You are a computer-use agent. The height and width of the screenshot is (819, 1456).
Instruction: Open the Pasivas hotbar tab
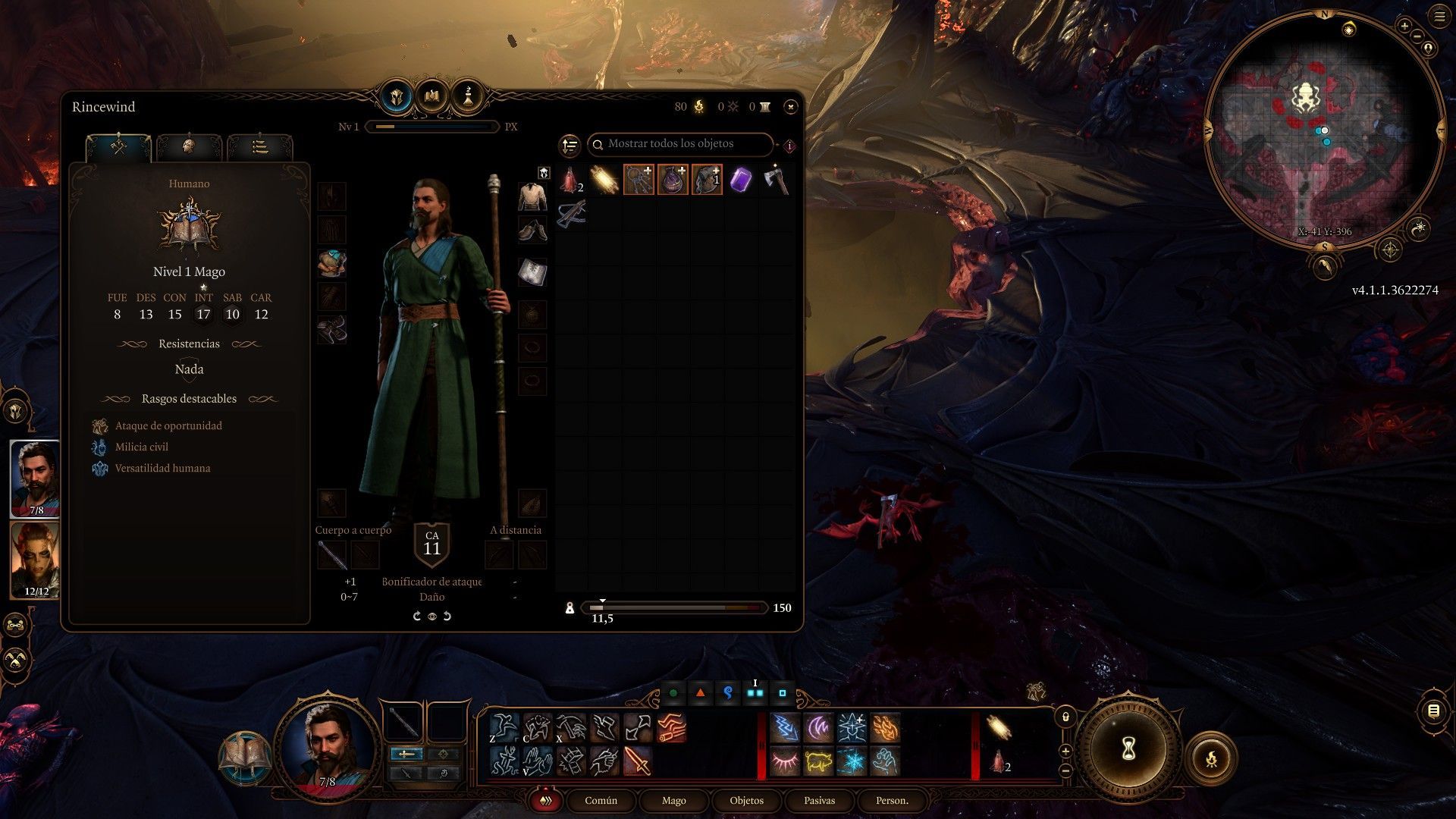tap(819, 801)
